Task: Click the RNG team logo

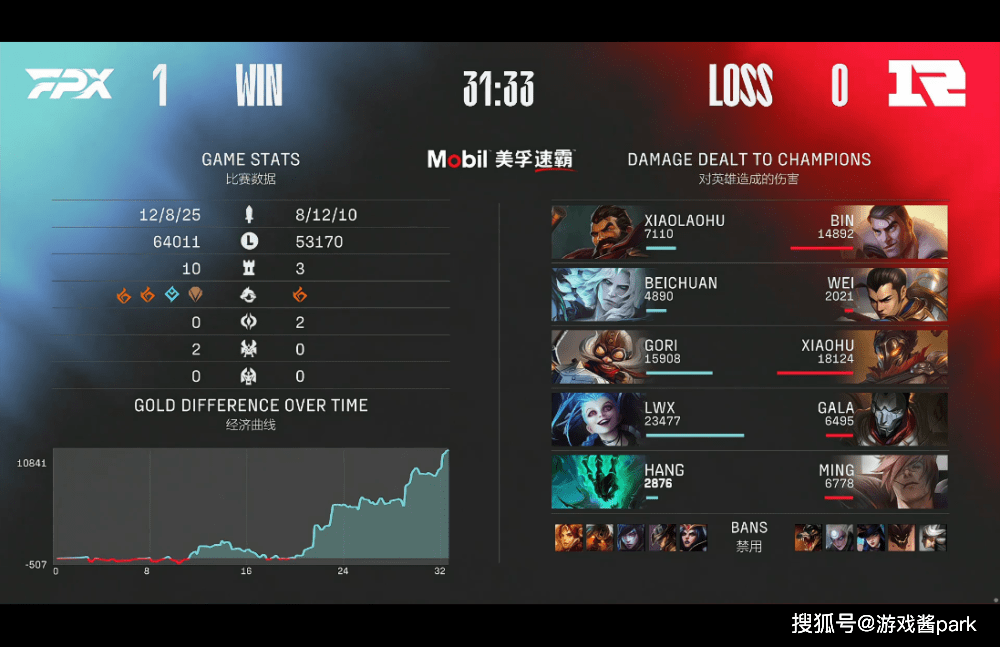Action: (926, 84)
